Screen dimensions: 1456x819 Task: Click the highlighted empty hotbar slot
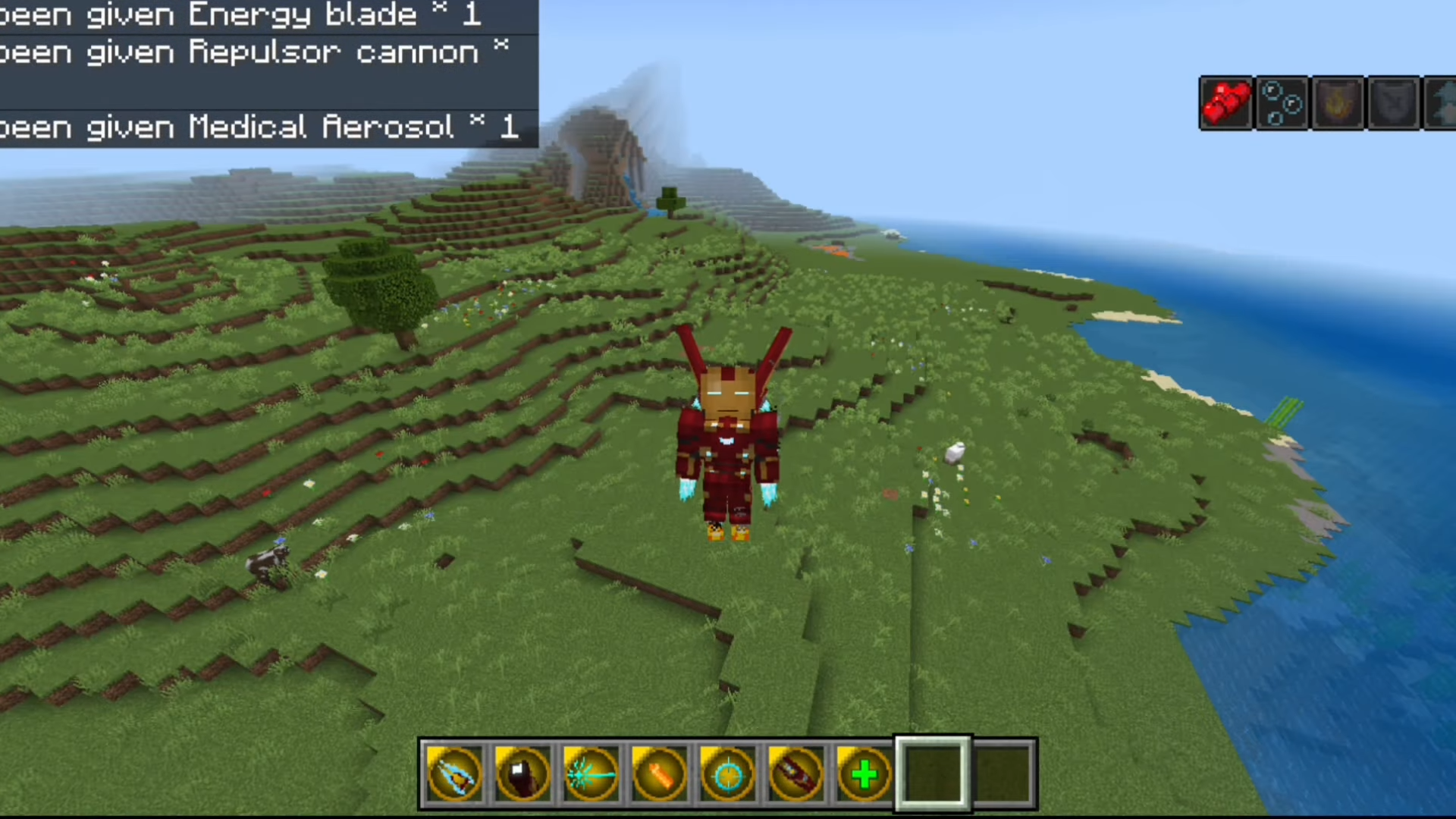click(933, 774)
